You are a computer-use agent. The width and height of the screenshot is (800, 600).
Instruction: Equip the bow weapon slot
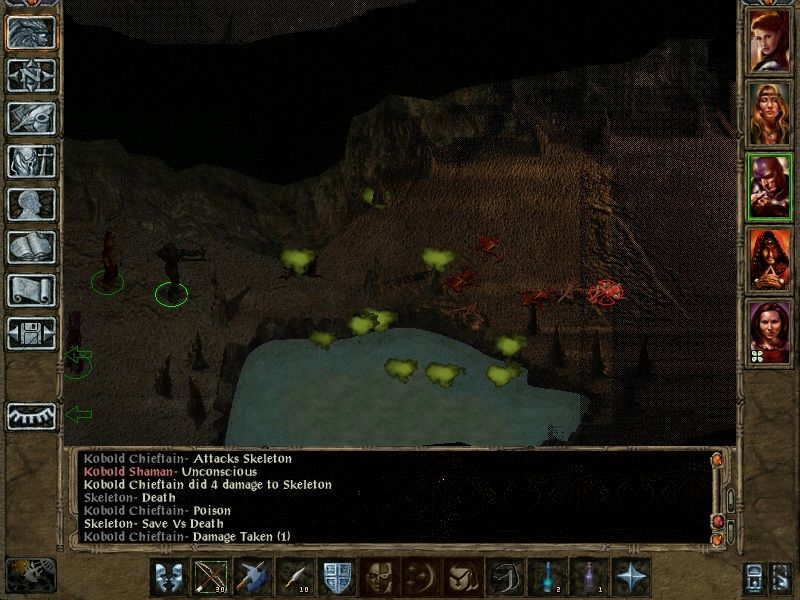point(209,578)
